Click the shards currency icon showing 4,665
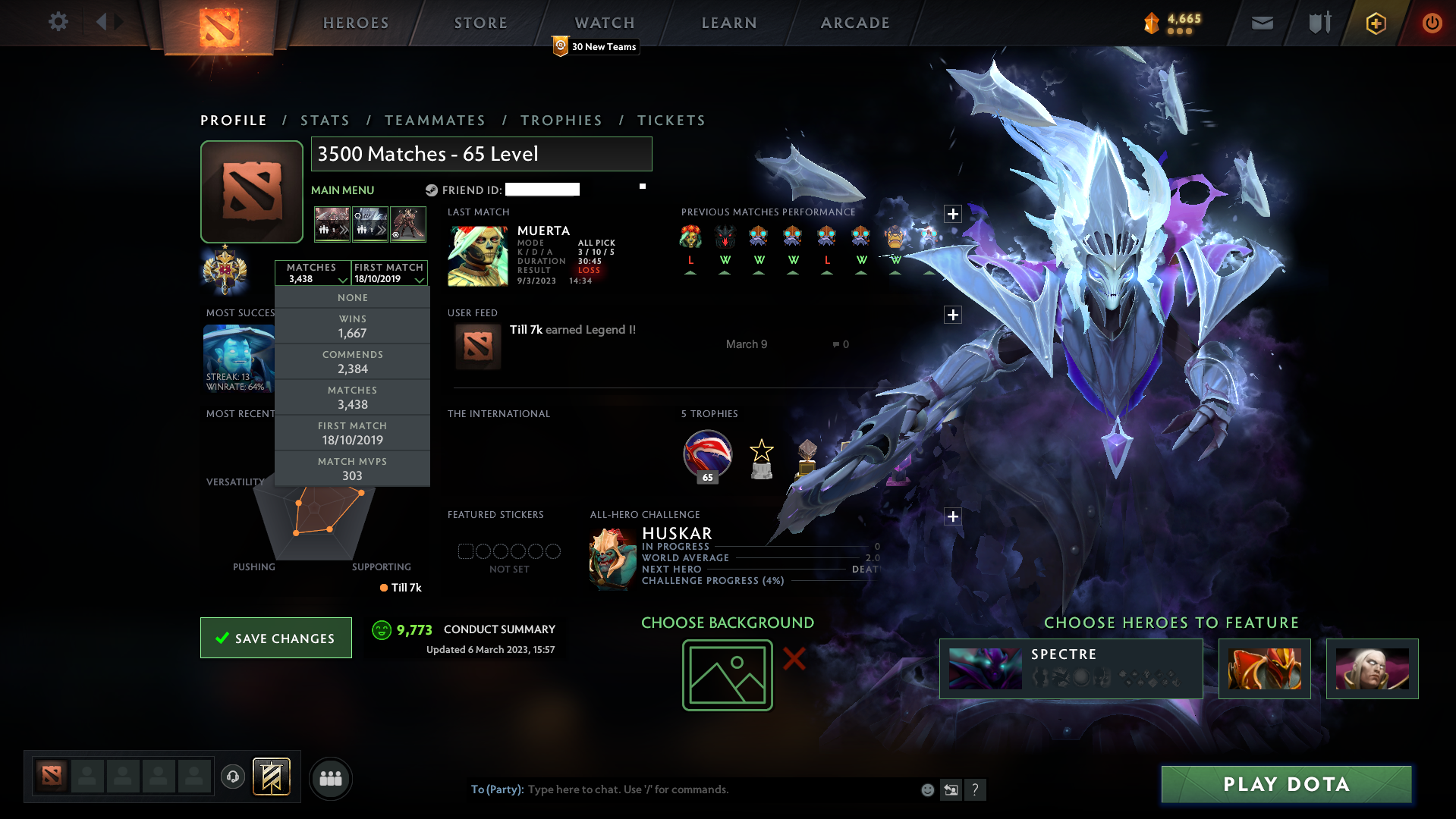 click(x=1150, y=24)
